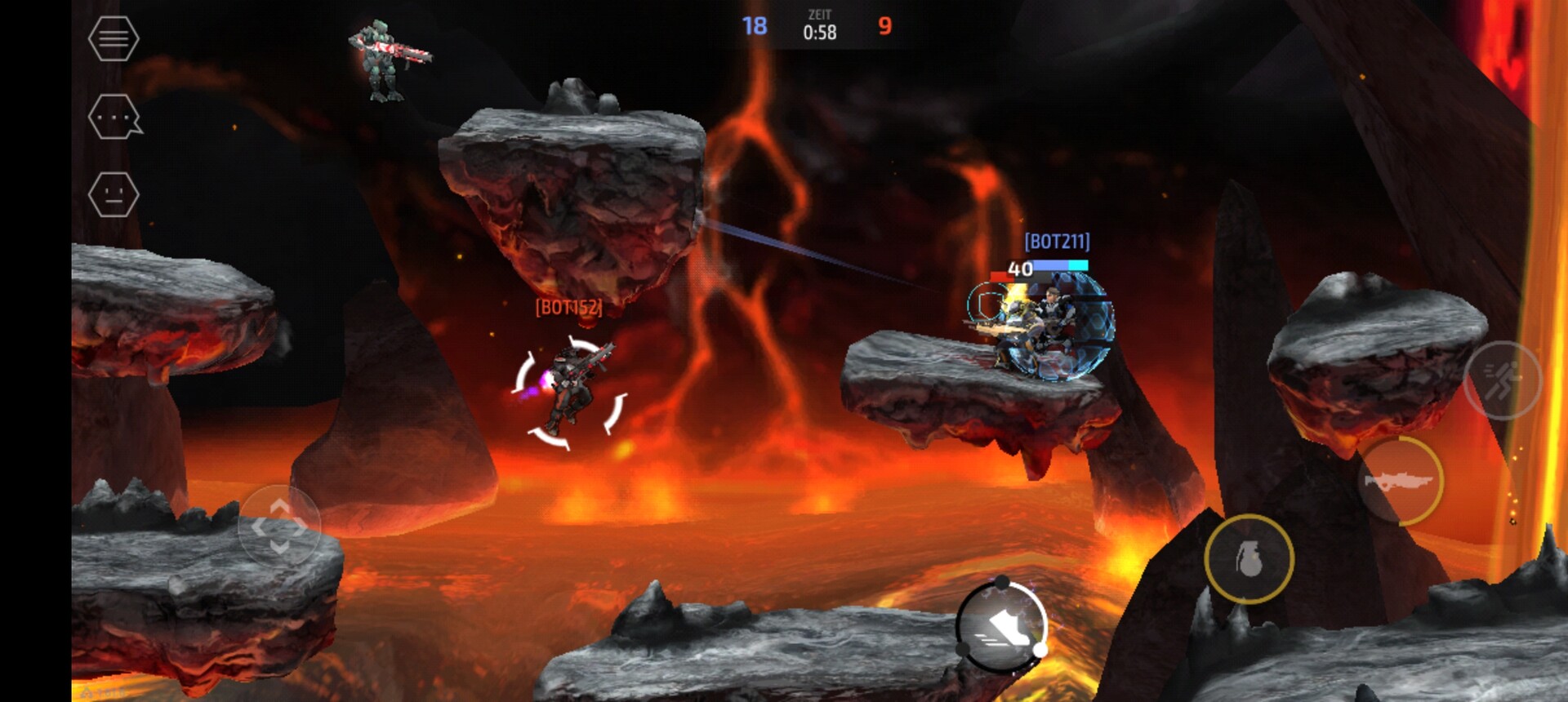Activate the sprint dash ability
Viewport: 1568px width, 702px height.
[x=1501, y=380]
